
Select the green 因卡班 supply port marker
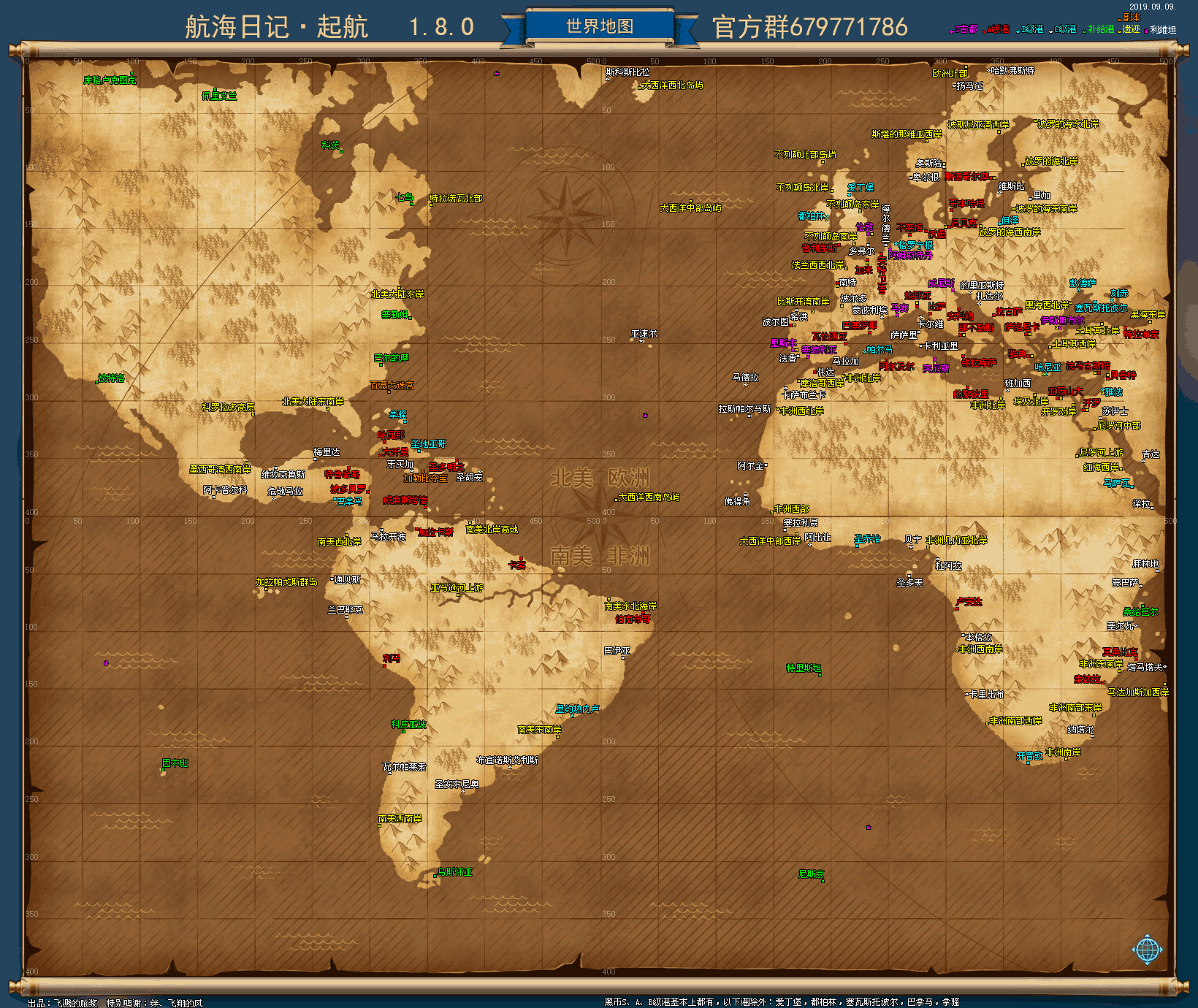pos(175,762)
